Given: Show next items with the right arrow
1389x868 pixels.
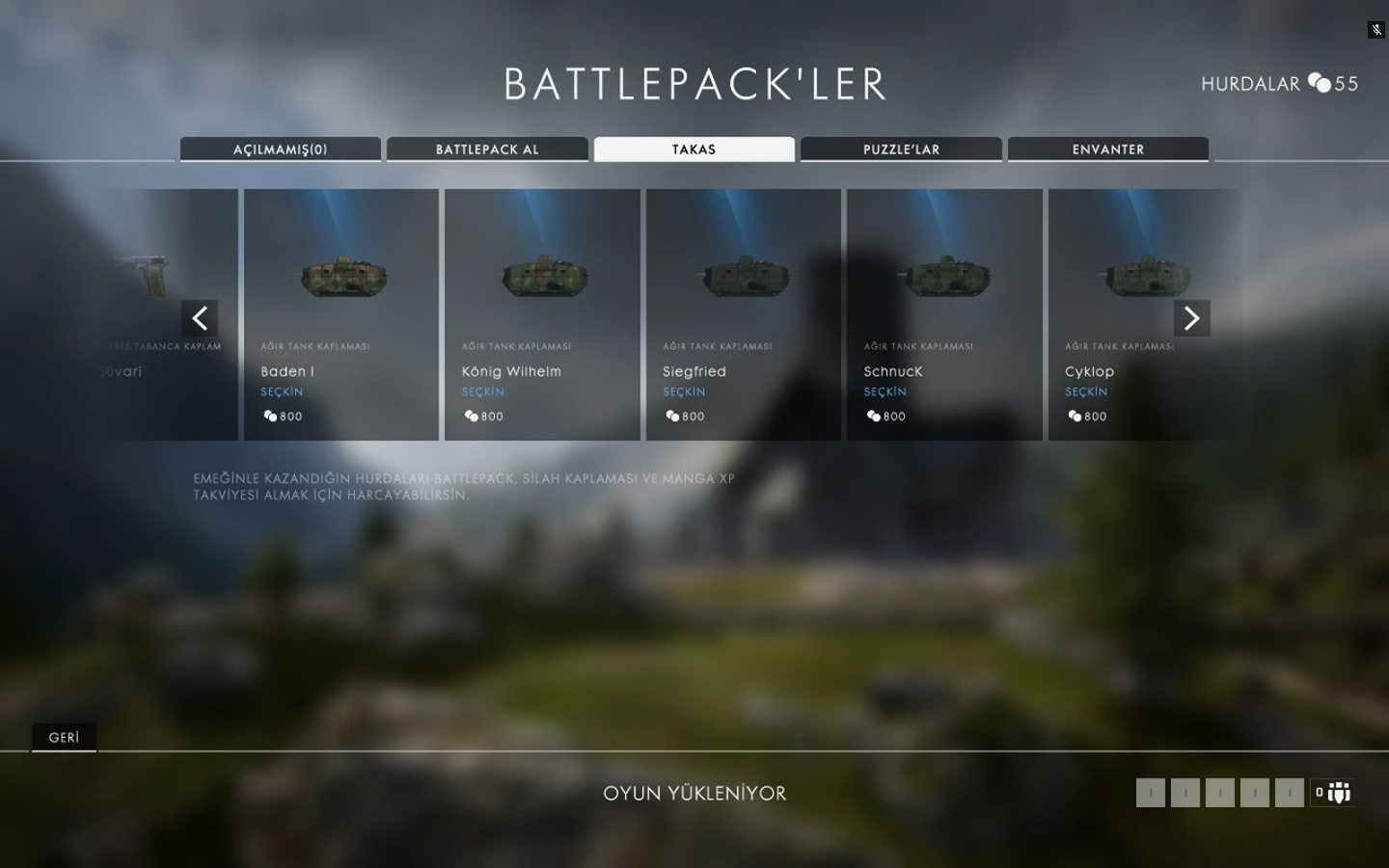Looking at the screenshot, I should point(1191,318).
